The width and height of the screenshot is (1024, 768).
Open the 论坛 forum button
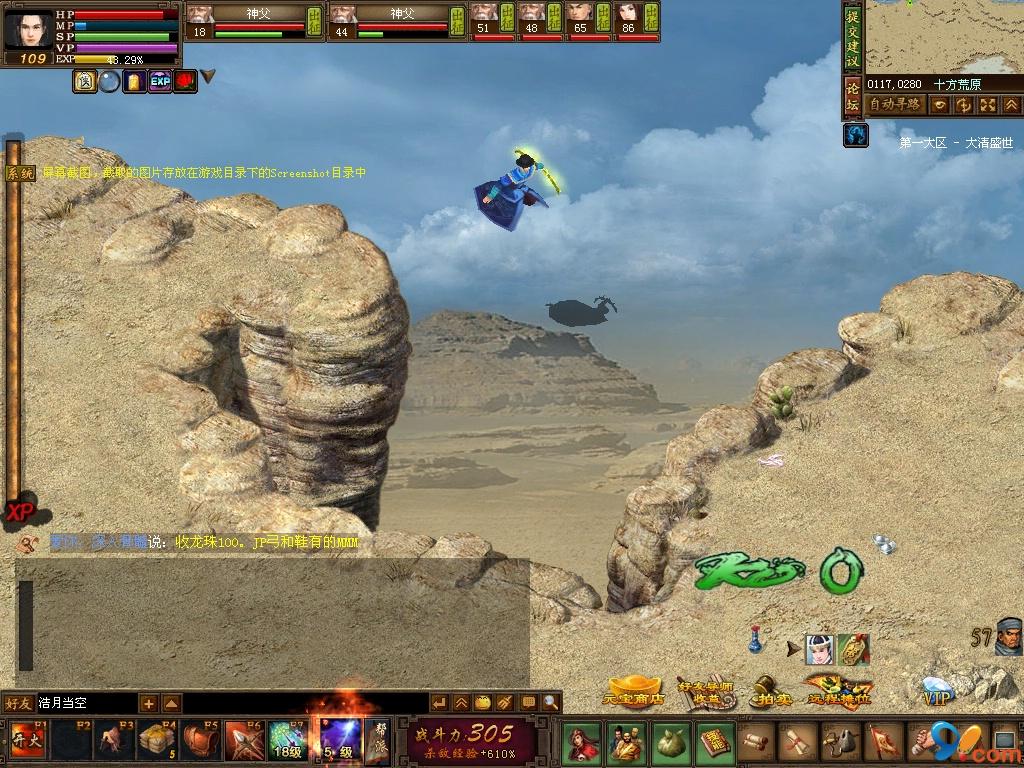[852, 98]
